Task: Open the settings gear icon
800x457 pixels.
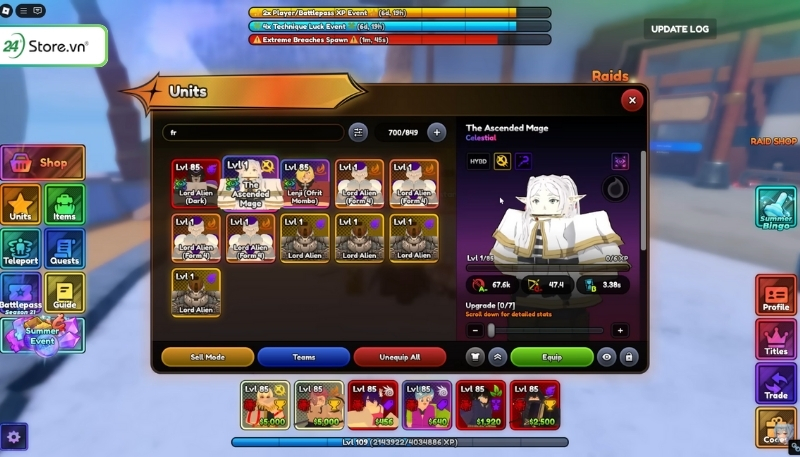Action: pos(15,436)
